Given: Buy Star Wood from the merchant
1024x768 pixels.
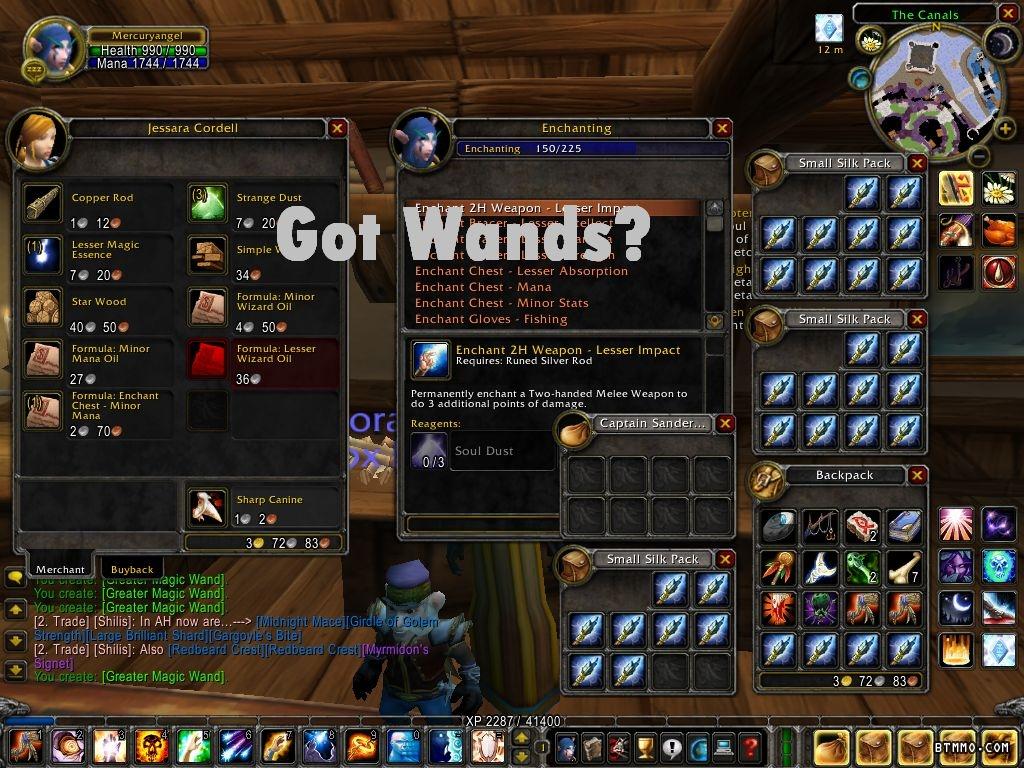Looking at the screenshot, I should tap(43, 308).
